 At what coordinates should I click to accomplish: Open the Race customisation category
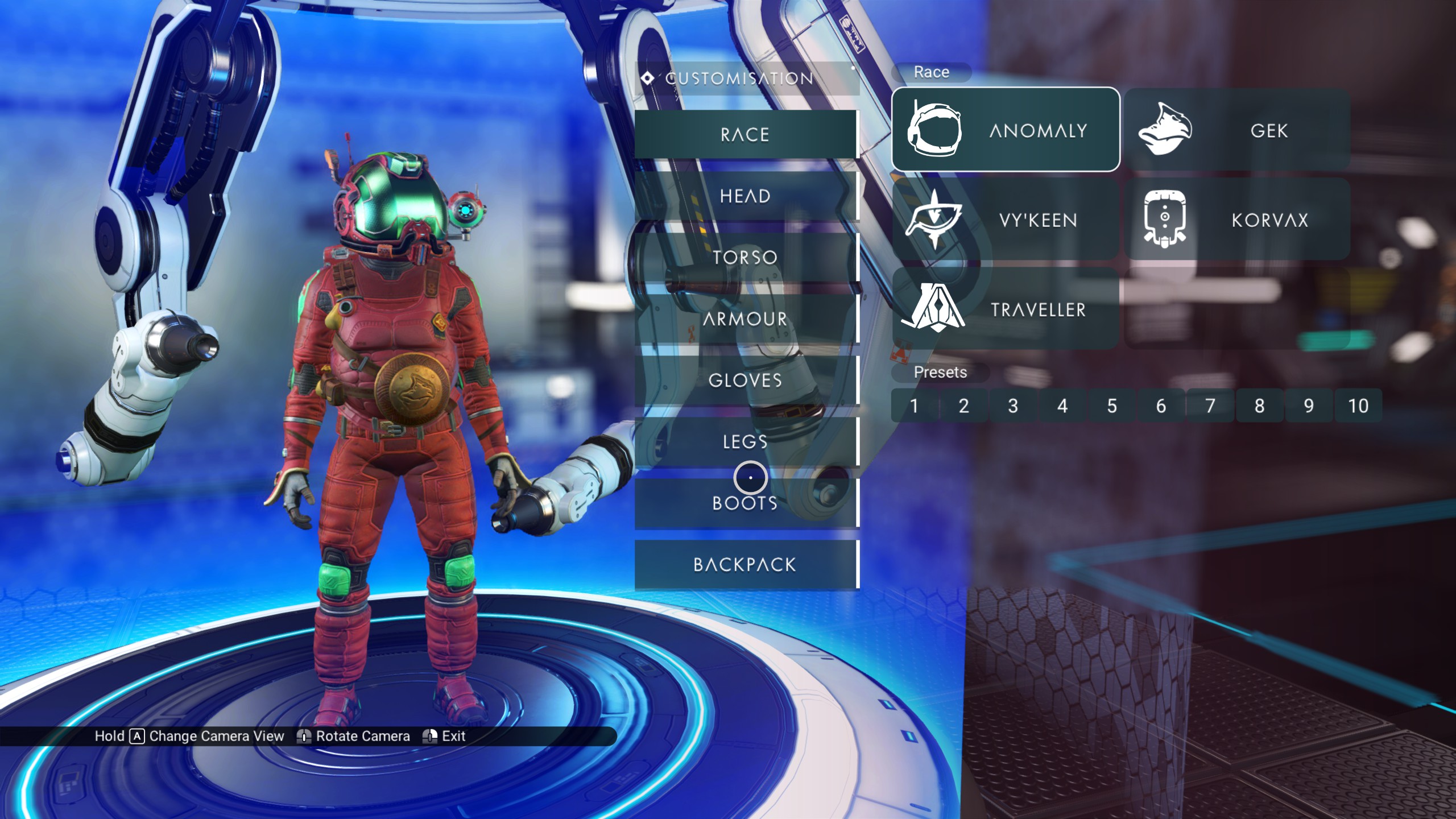coord(745,134)
